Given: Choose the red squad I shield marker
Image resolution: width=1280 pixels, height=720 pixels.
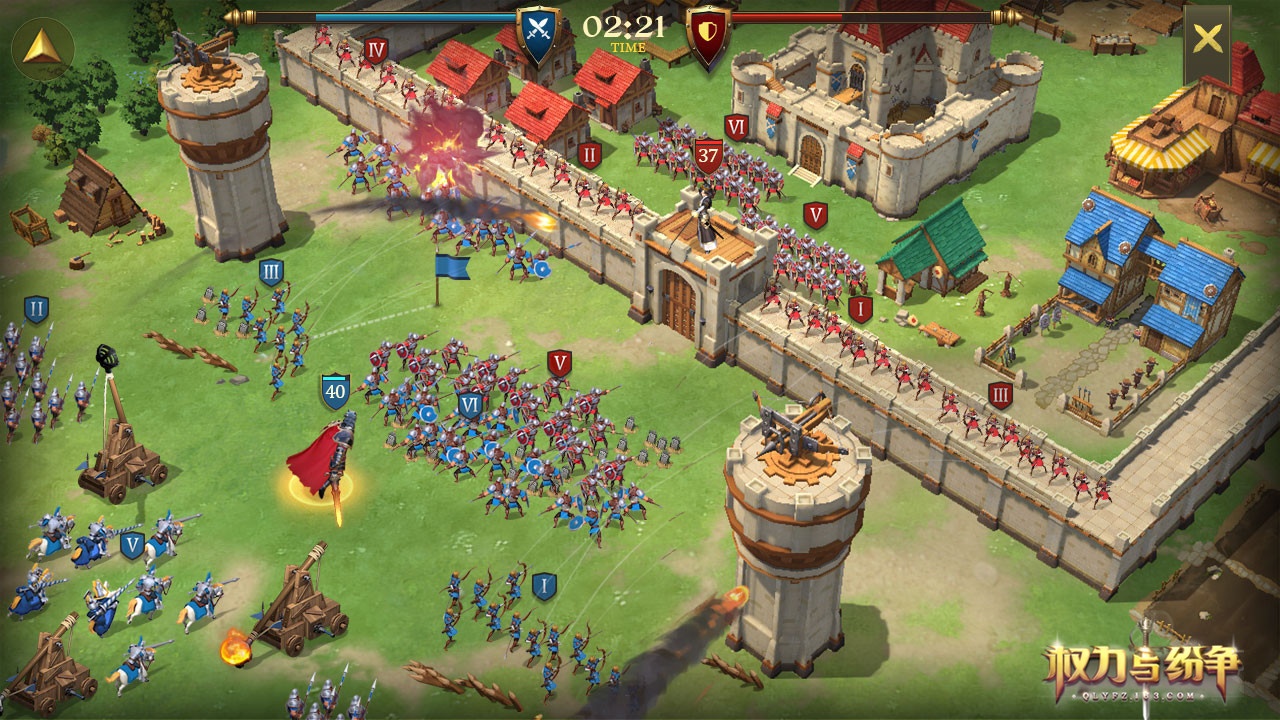Looking at the screenshot, I should (x=860, y=309).
